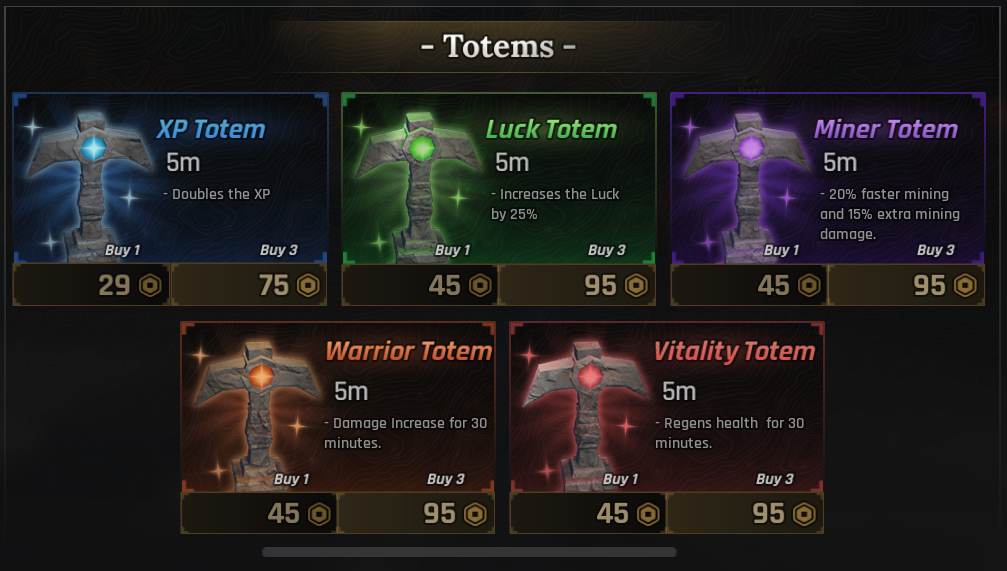The image size is (1007, 571).
Task: Purchase three Luck Totems for 95
Action: point(577,285)
